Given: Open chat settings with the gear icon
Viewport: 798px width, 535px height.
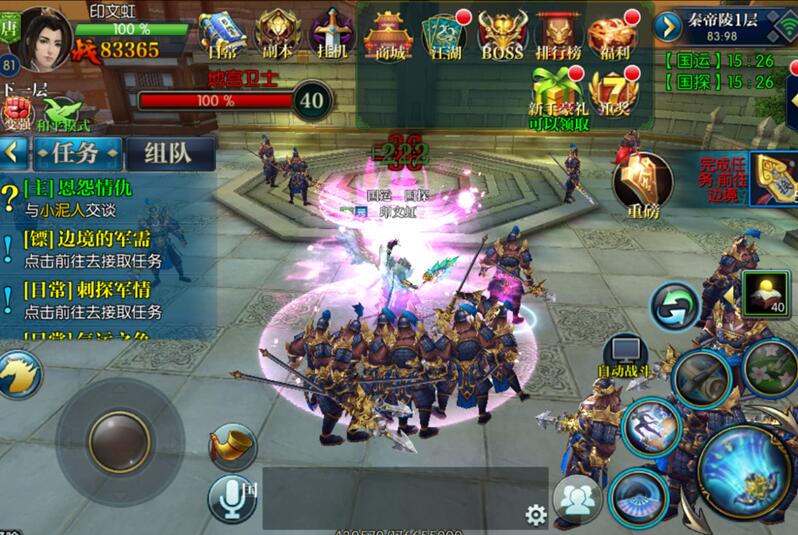Looking at the screenshot, I should coord(536,514).
